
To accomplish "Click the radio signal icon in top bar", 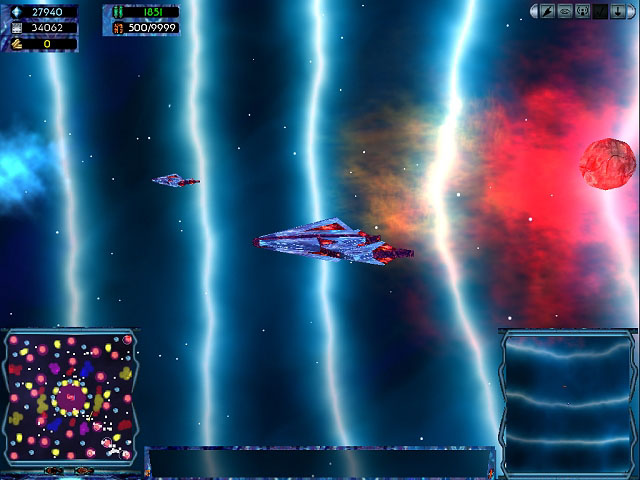I will (x=582, y=11).
